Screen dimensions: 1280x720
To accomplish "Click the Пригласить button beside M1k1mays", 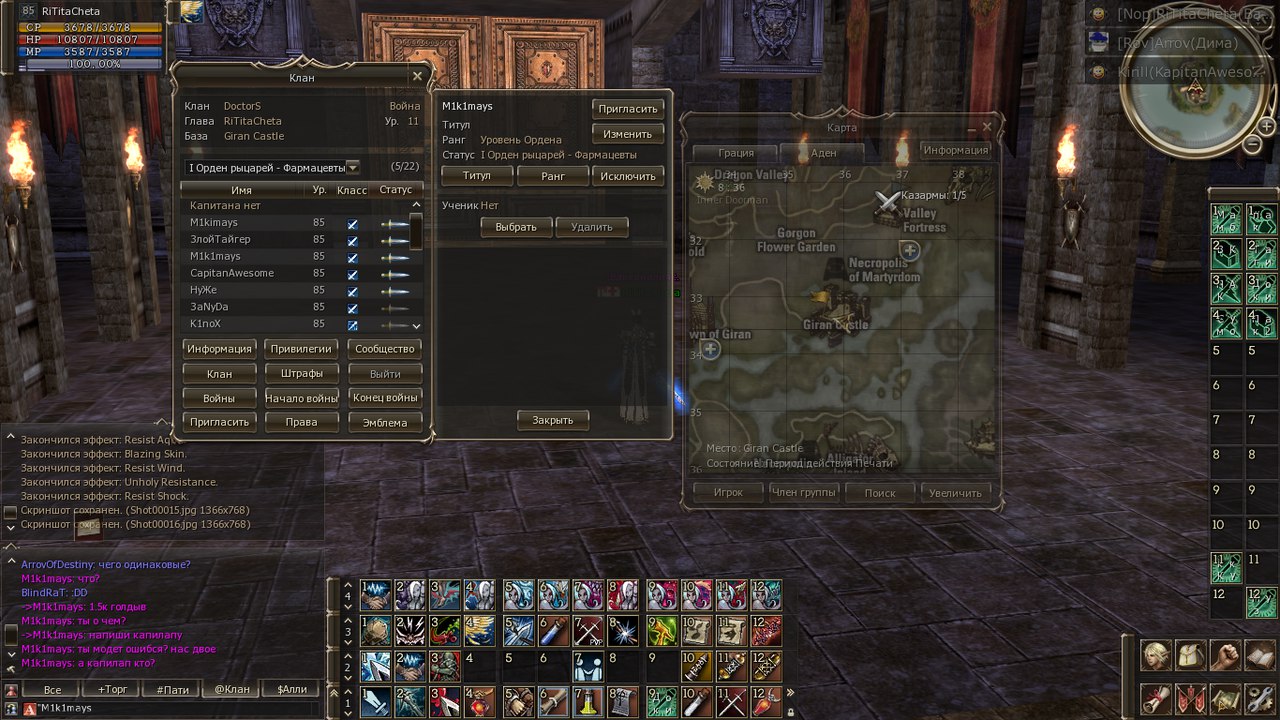I will (x=628, y=109).
